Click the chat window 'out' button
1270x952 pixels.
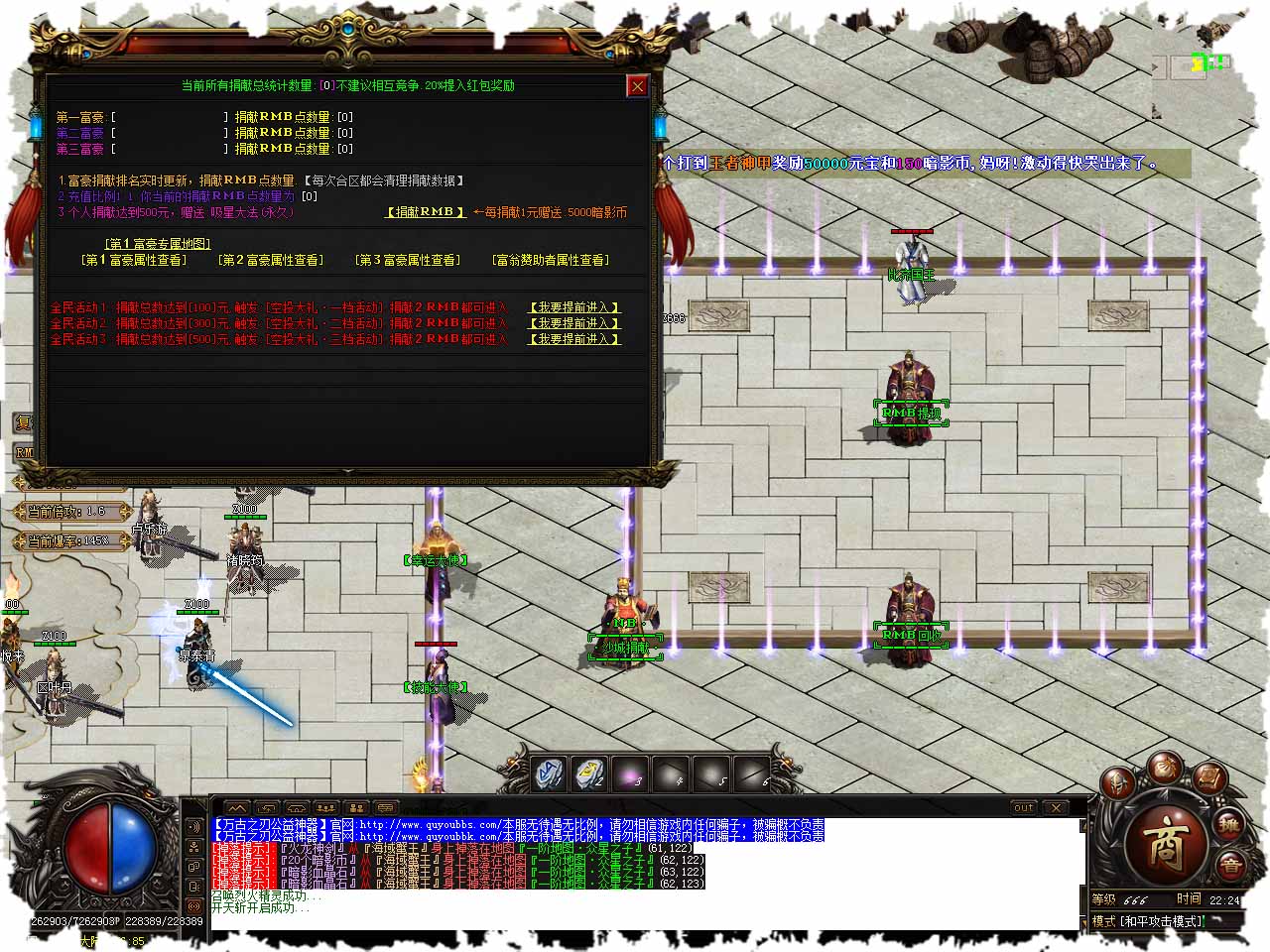[1024, 808]
